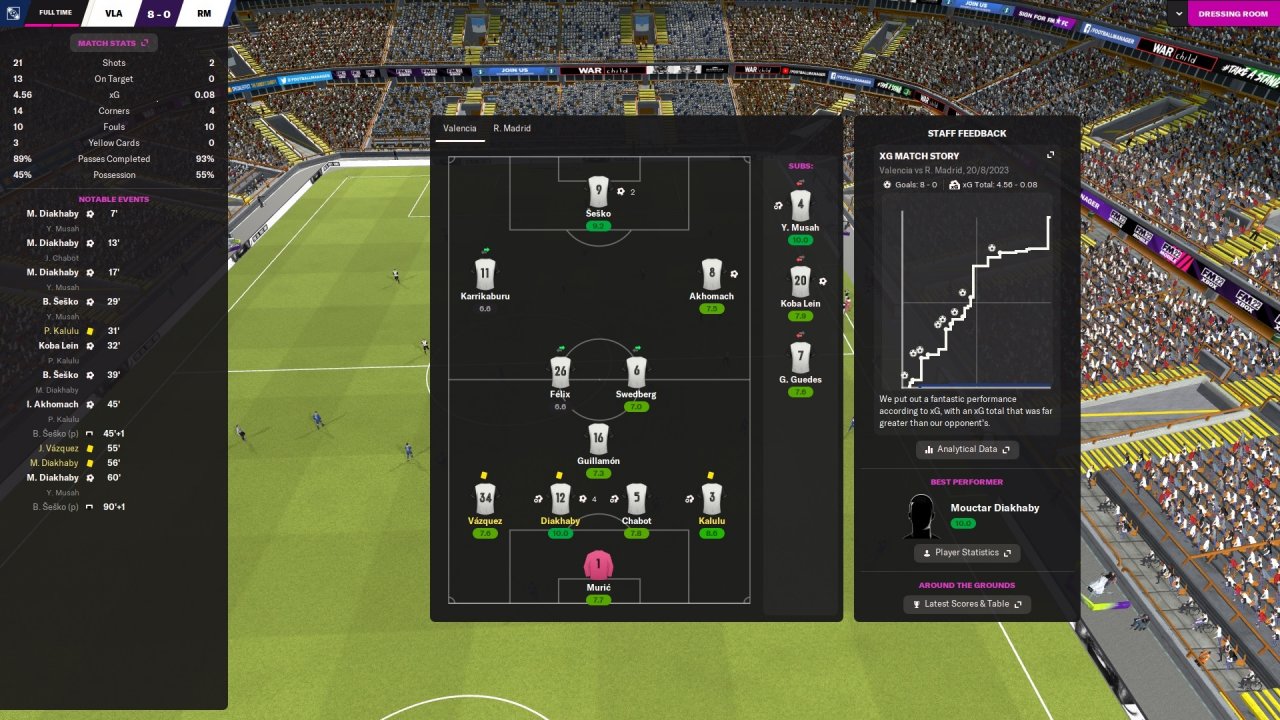The width and height of the screenshot is (1280, 720).
Task: Choose Diakhaby's number 12 shirt
Action: [x=560, y=498]
